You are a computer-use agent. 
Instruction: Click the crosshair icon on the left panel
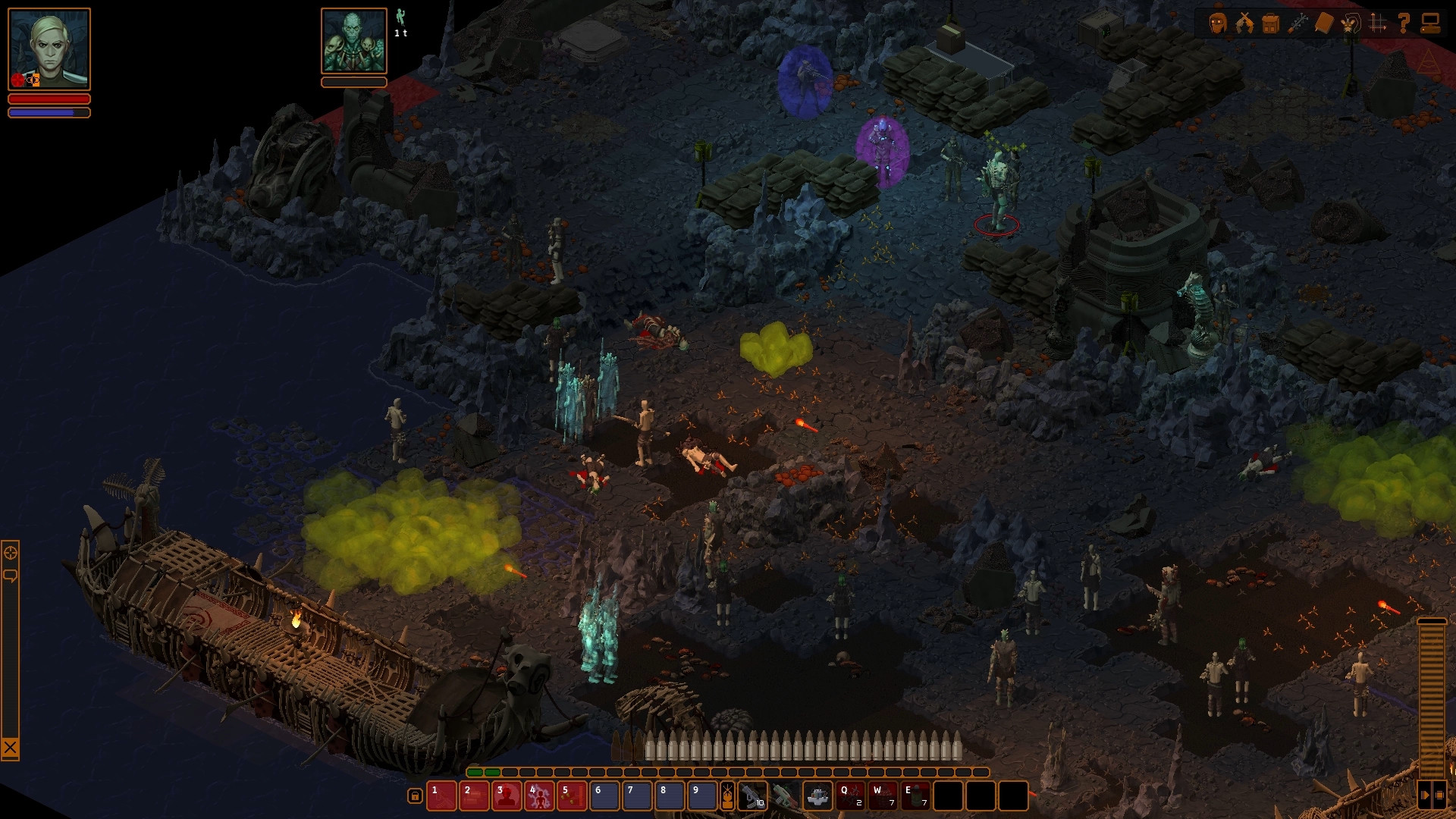click(x=11, y=553)
